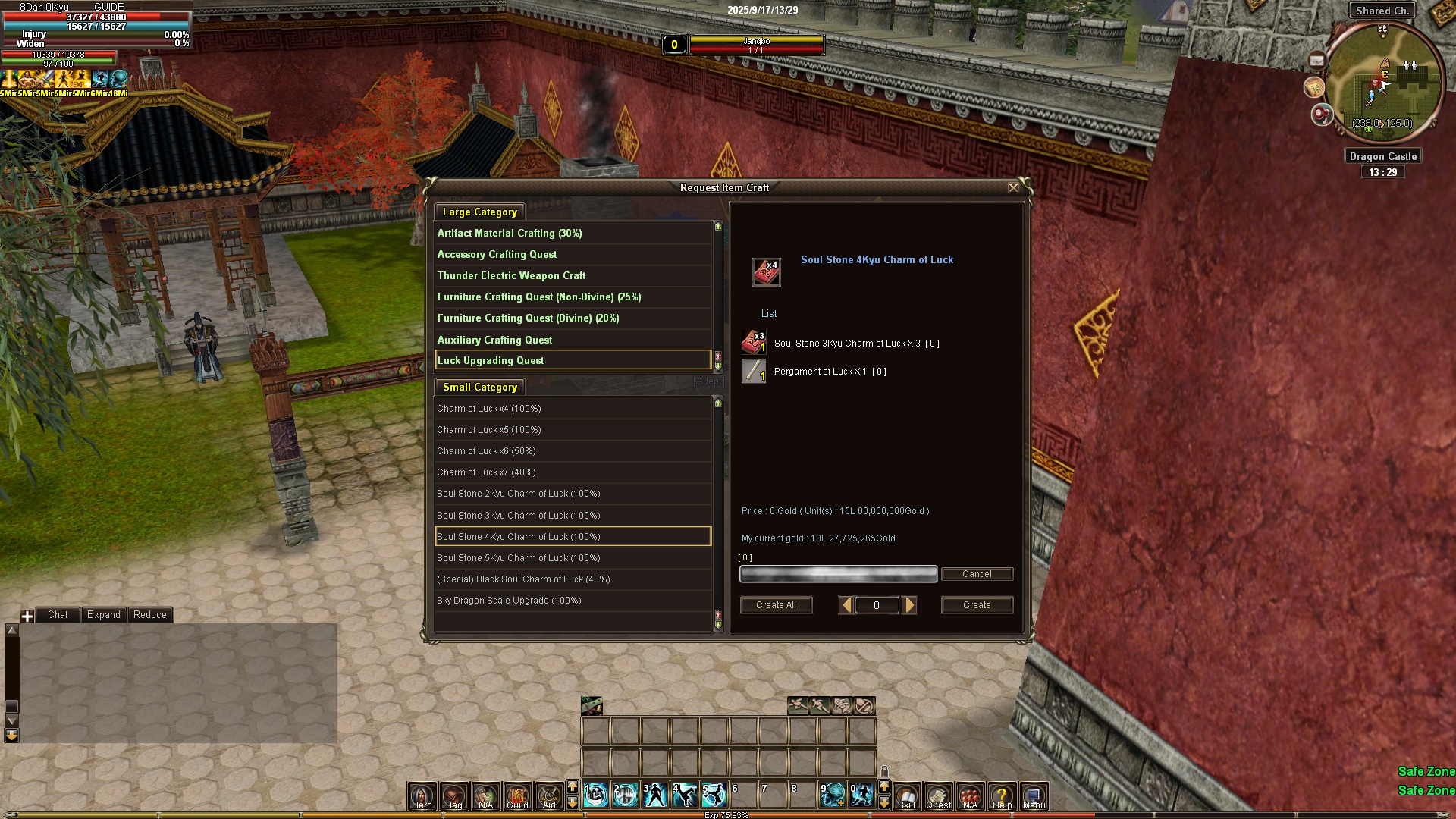The height and width of the screenshot is (819, 1456).
Task: Open Thunder Electric Weapon Craft category
Action: 511,276
